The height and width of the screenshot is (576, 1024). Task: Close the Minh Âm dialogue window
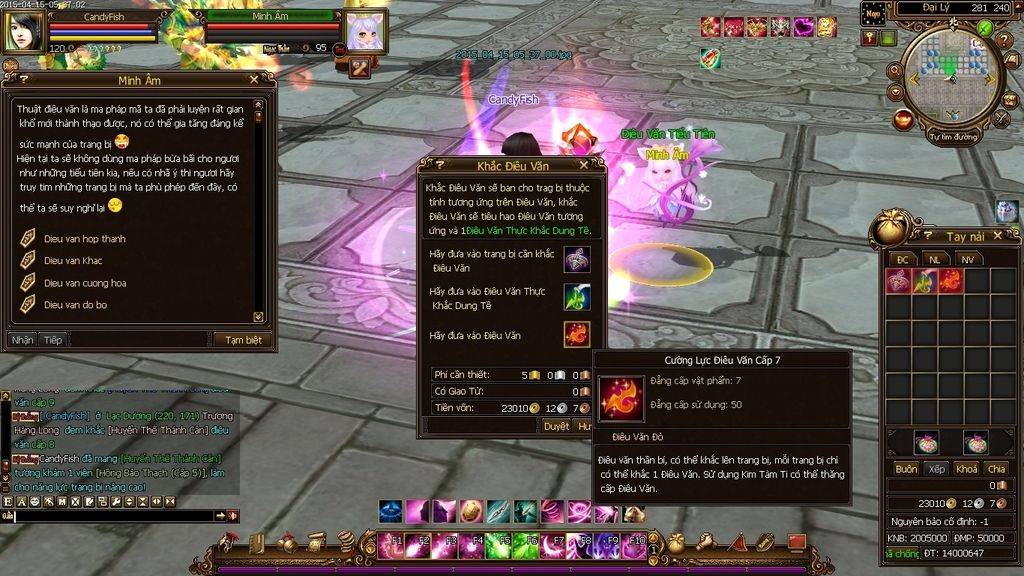click(x=254, y=79)
